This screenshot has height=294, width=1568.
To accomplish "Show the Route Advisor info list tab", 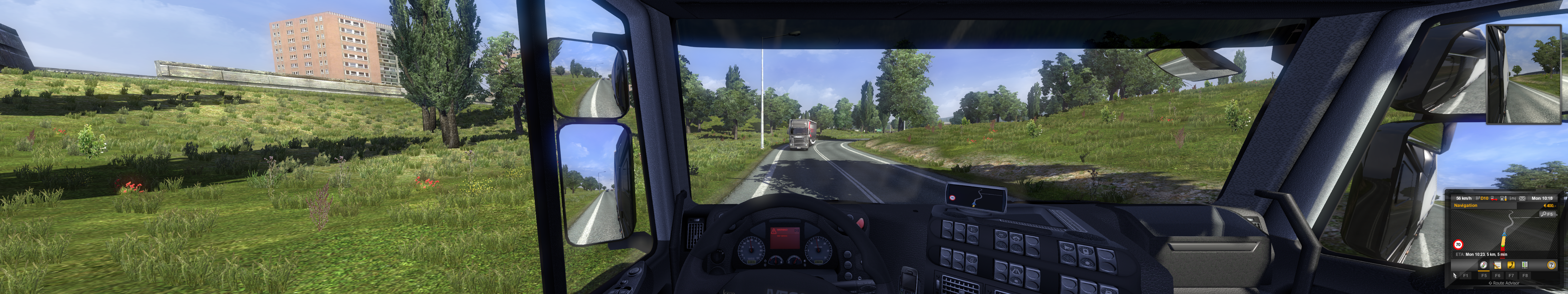I will click(x=1525, y=265).
